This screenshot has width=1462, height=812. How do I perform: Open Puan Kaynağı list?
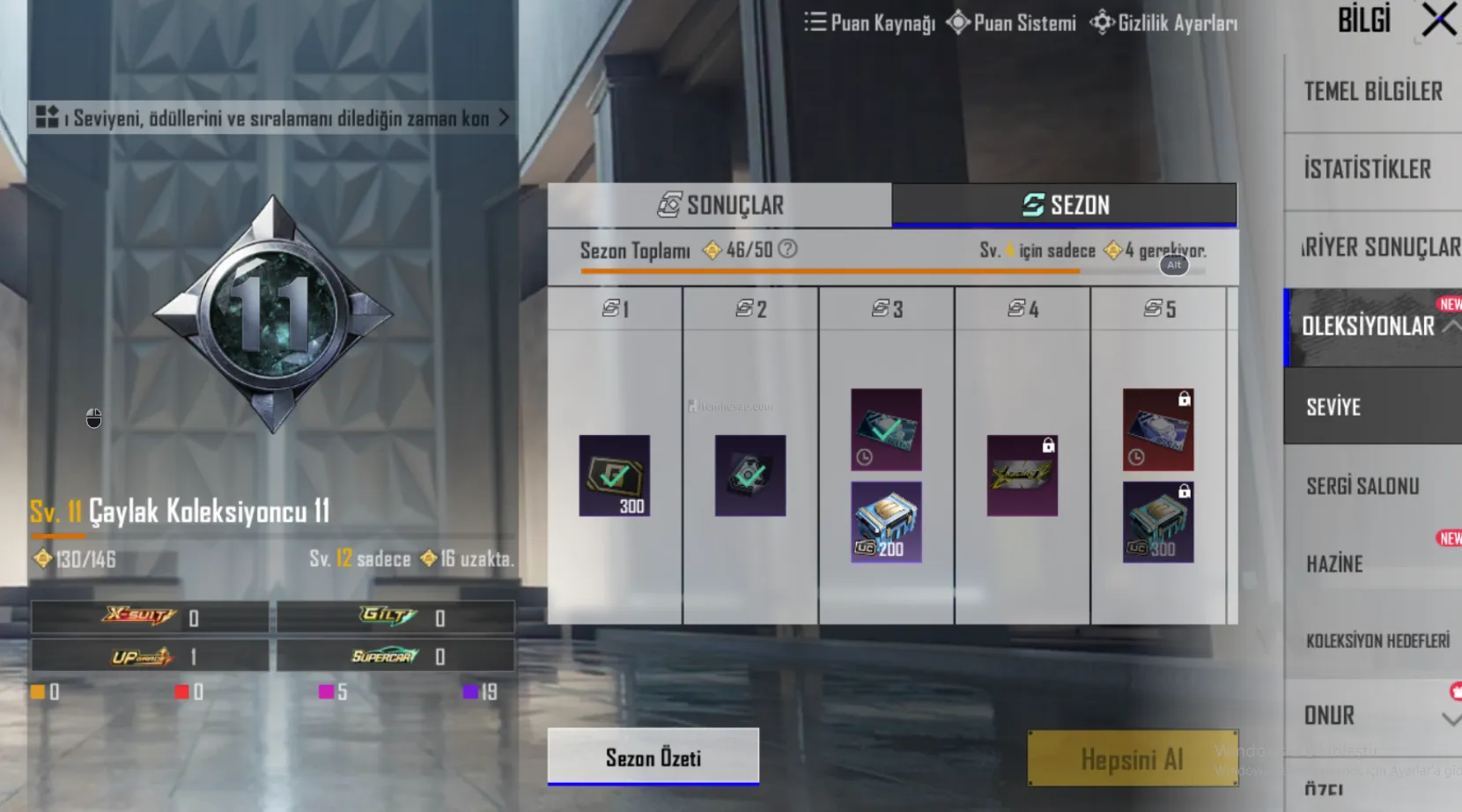(870, 23)
